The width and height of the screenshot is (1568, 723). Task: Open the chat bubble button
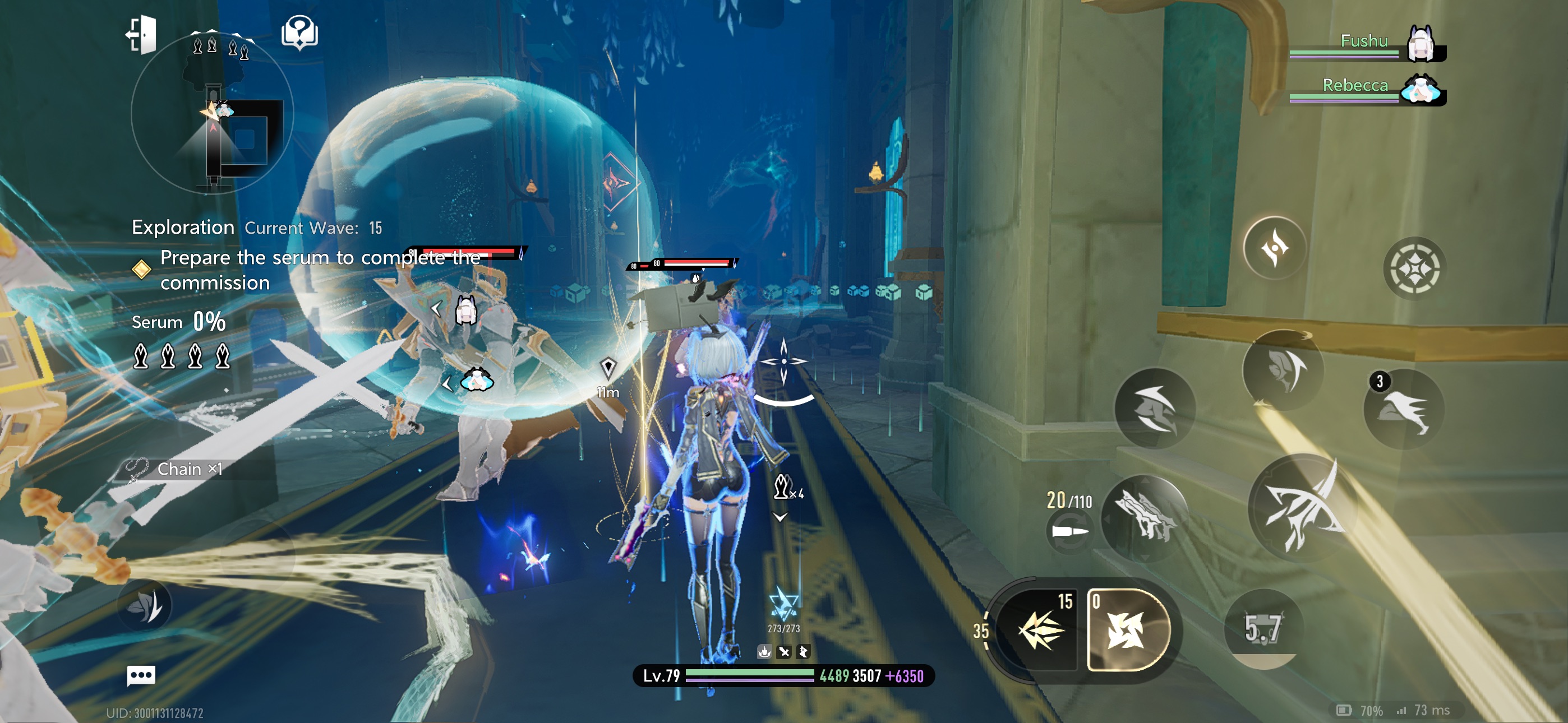point(141,675)
